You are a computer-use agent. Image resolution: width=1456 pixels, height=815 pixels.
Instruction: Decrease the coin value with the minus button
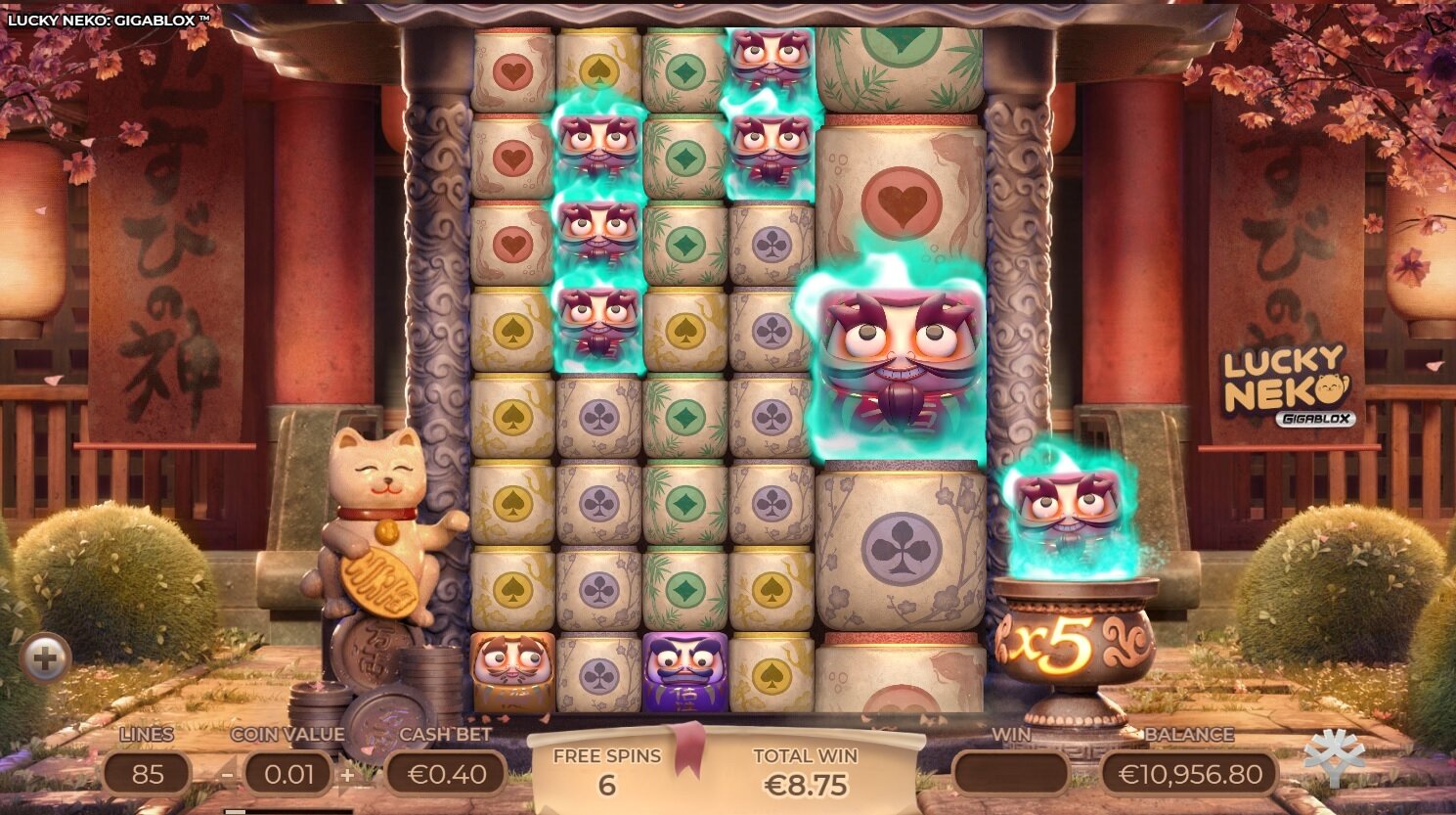(x=227, y=775)
